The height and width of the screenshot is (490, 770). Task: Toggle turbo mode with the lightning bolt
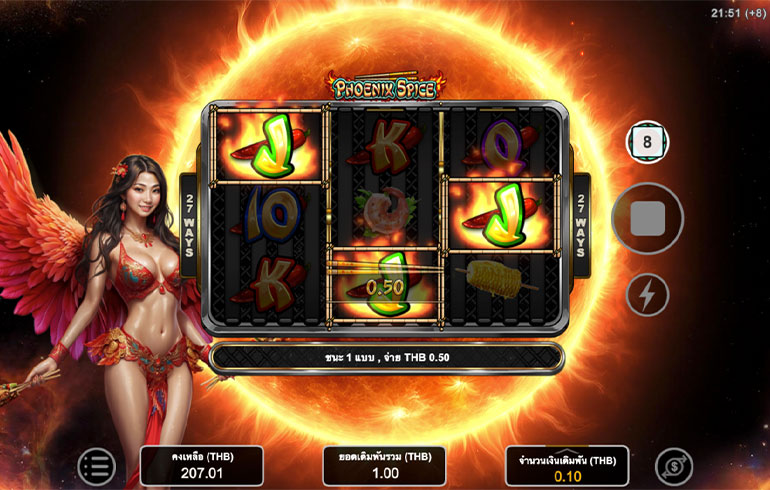(x=647, y=295)
